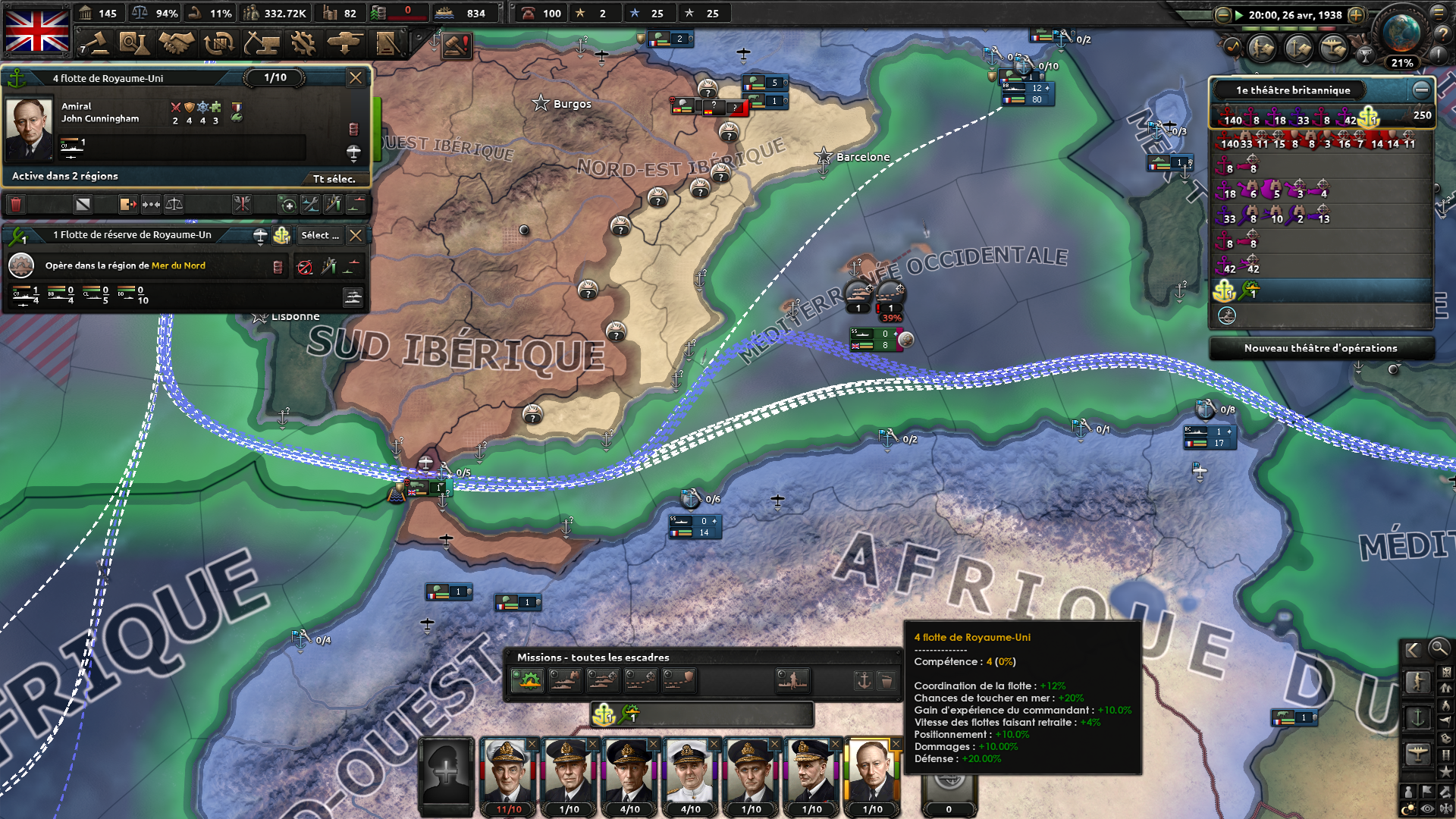Enable the convoy escort mission
This screenshot has width=1456, height=819.
pyautogui.click(x=679, y=681)
